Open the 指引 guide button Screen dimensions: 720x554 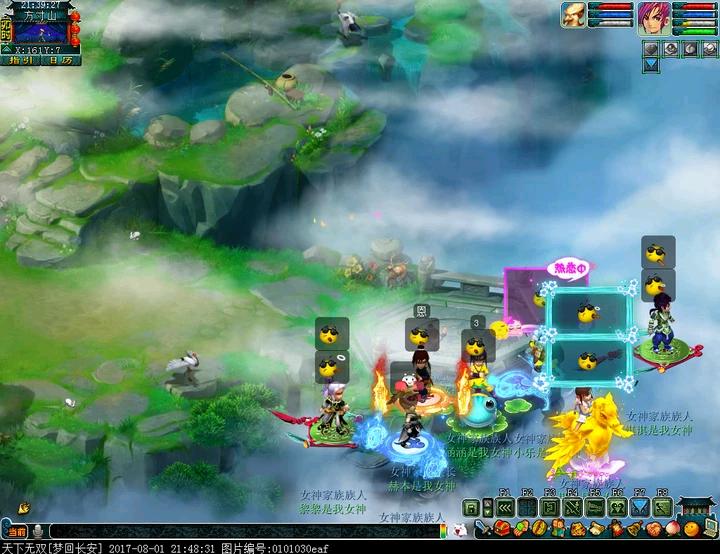(21, 61)
